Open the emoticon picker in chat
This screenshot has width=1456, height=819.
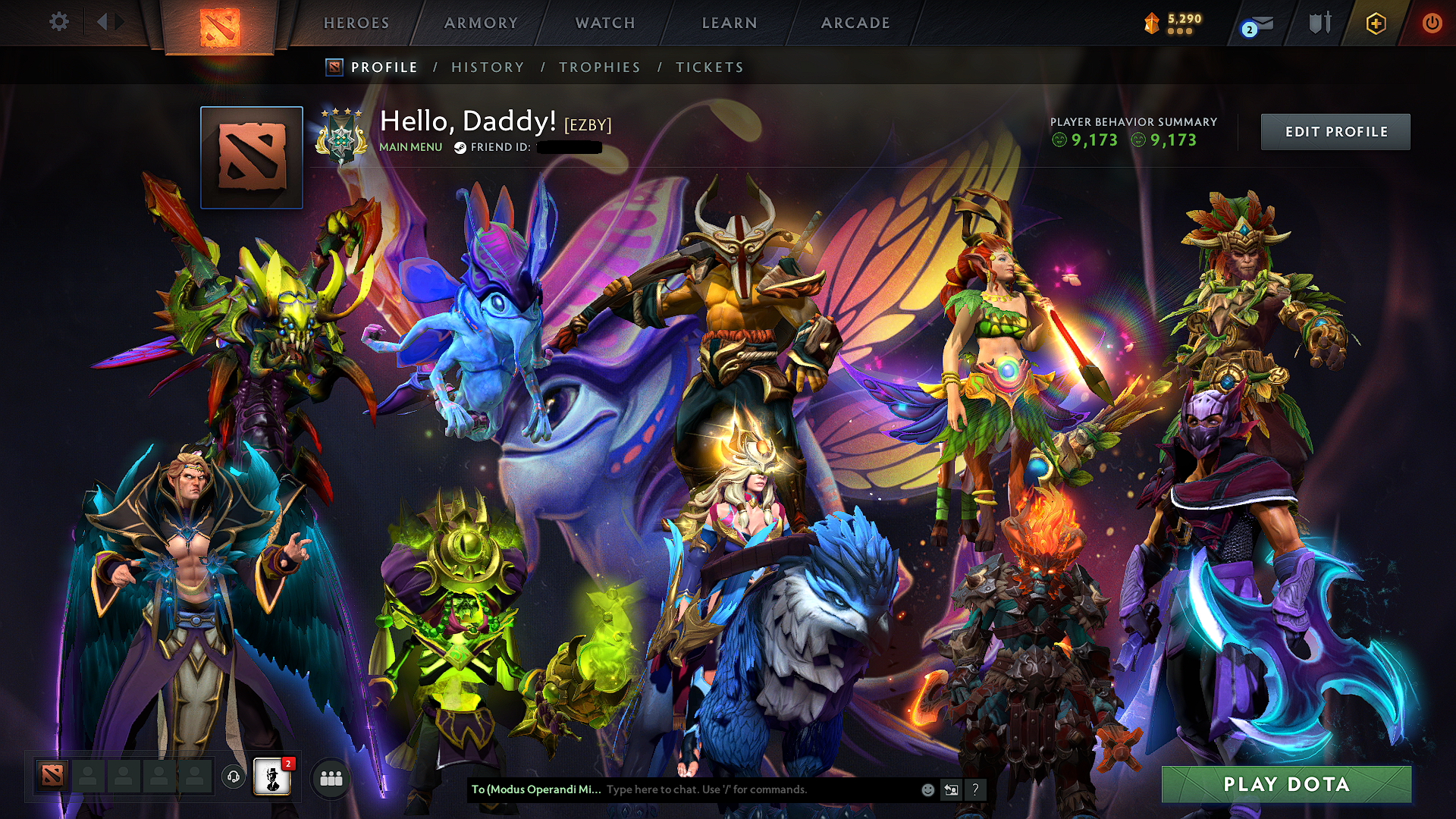coord(927,789)
